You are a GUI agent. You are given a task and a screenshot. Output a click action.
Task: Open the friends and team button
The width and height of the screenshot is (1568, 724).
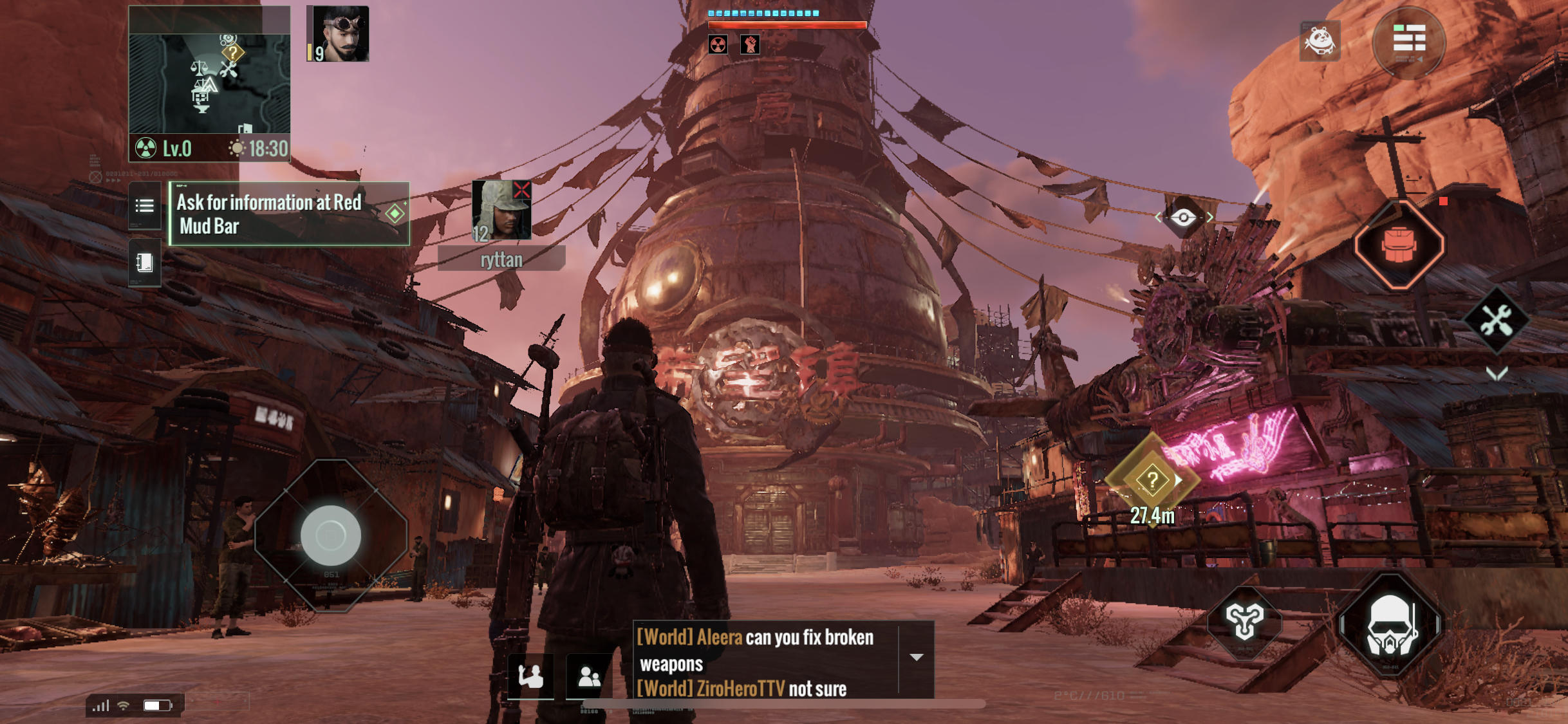[x=589, y=676]
